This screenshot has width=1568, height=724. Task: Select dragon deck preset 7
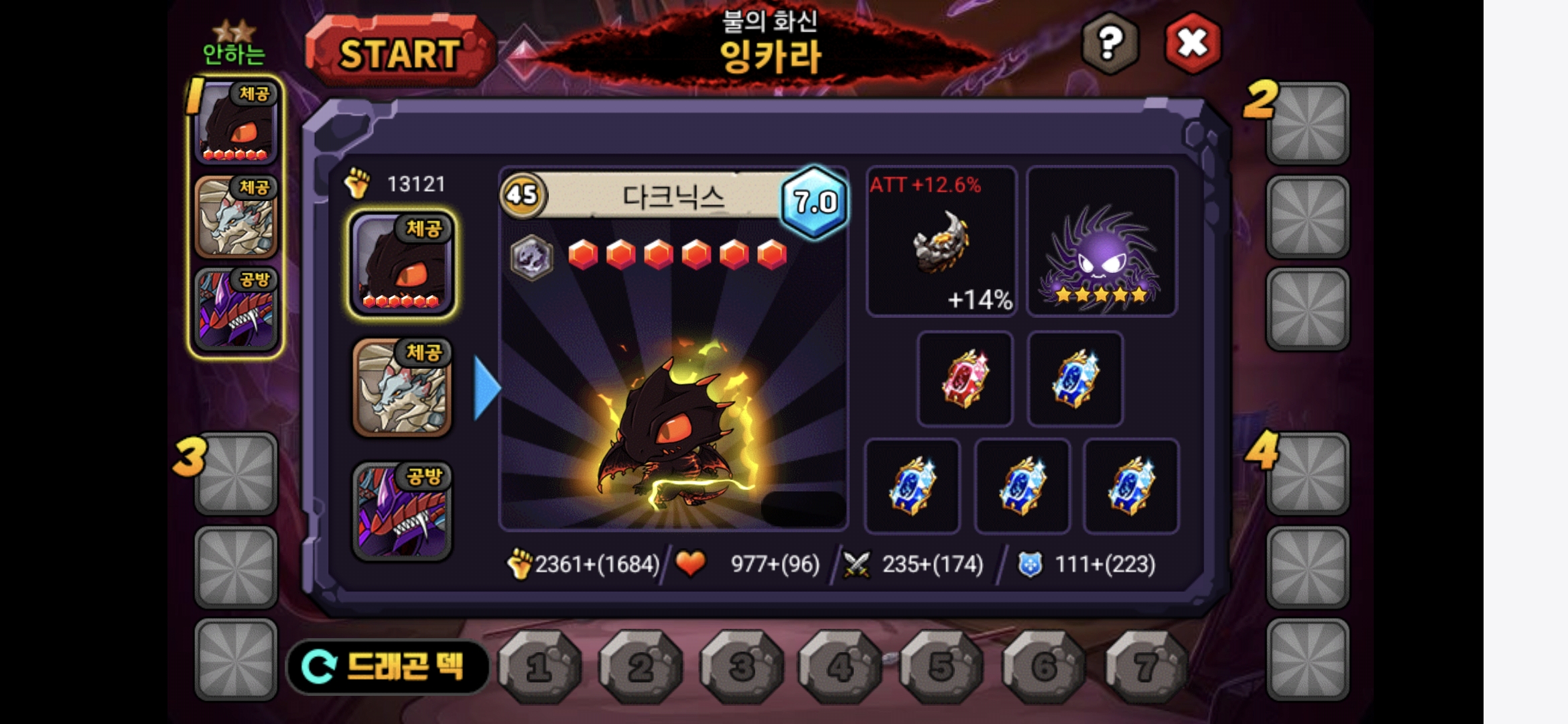[1145, 666]
